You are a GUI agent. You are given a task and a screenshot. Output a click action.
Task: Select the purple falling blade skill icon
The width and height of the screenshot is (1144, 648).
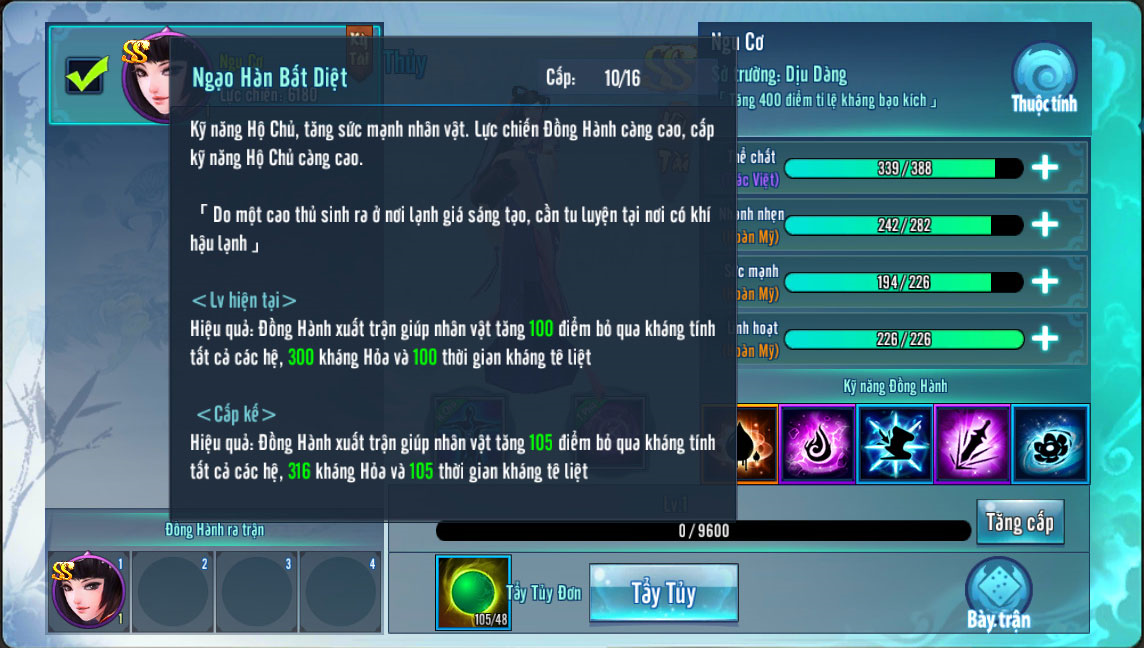point(972,444)
